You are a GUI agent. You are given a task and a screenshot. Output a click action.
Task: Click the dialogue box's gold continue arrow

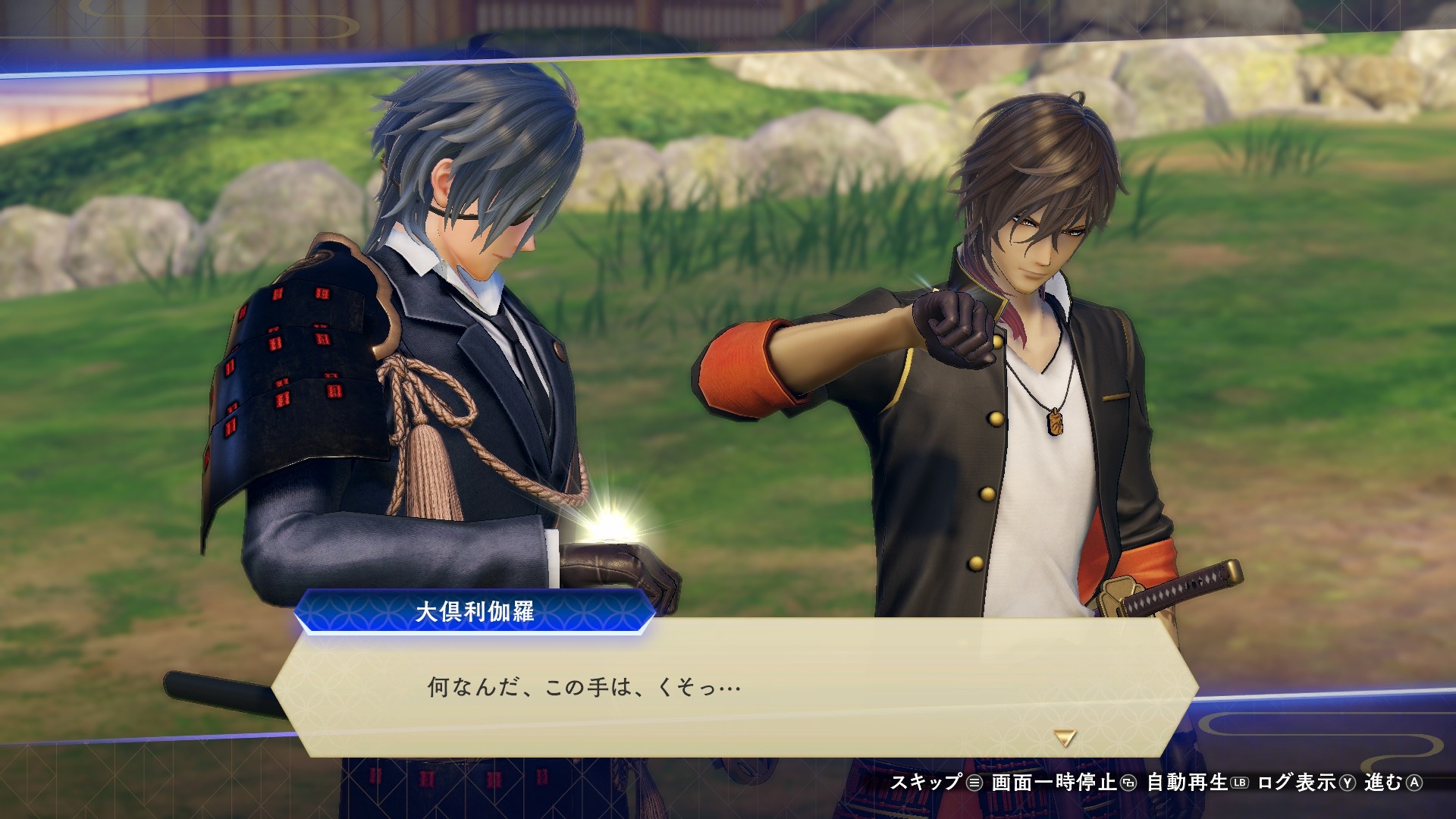1065,738
